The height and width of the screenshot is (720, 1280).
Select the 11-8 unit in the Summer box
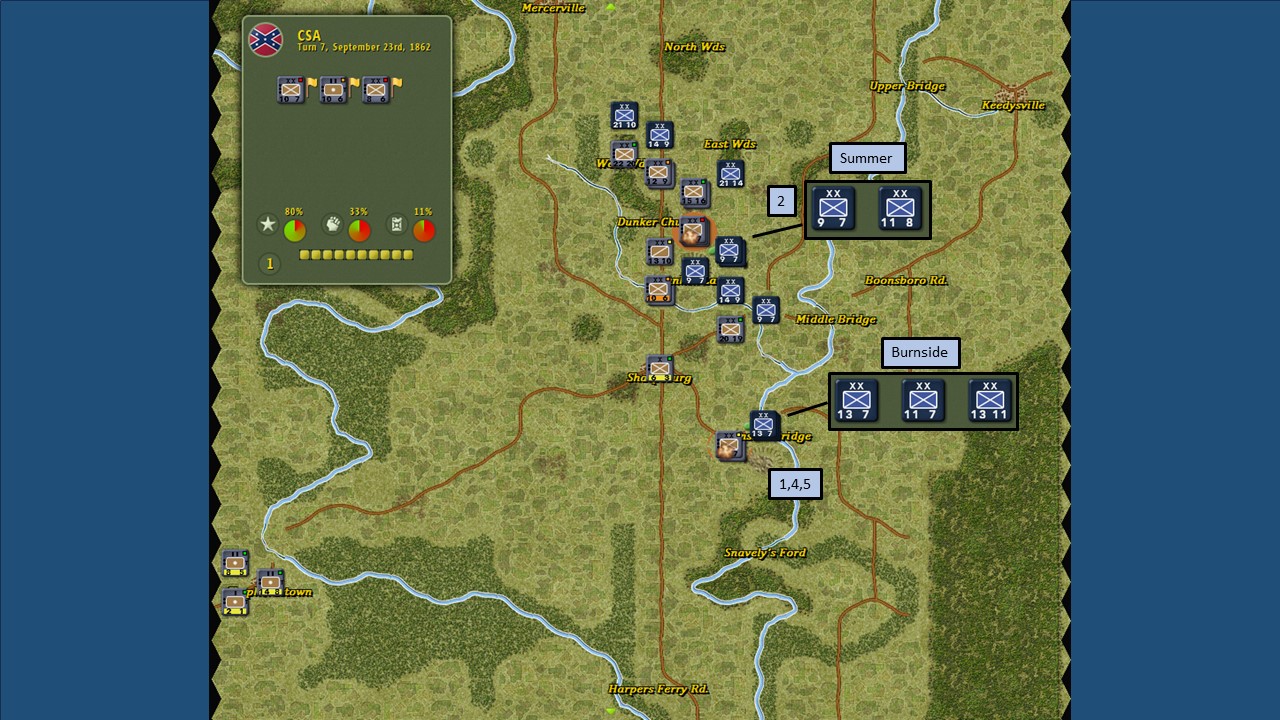(901, 208)
